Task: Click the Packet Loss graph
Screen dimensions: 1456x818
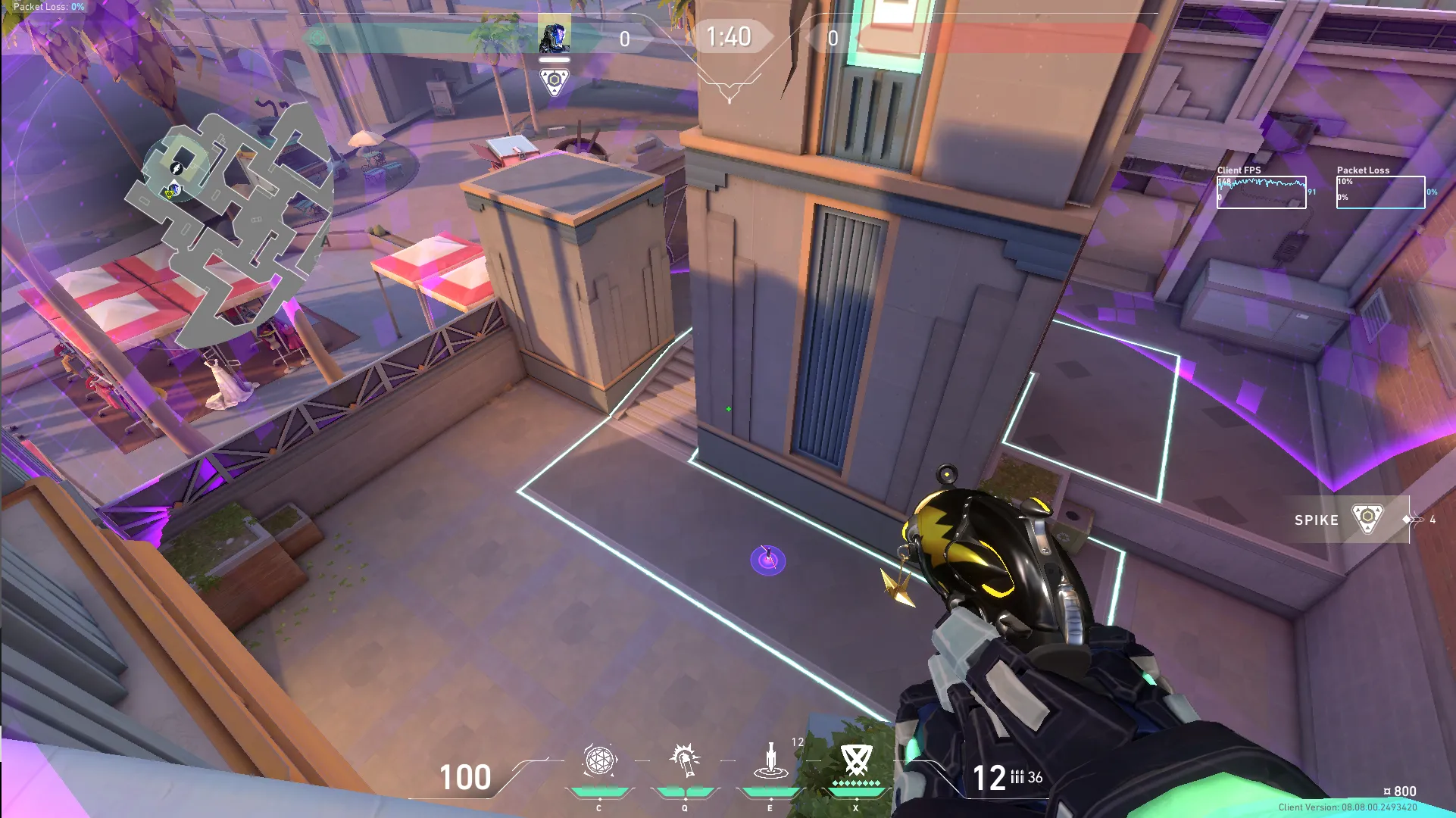Action: coord(1380,192)
